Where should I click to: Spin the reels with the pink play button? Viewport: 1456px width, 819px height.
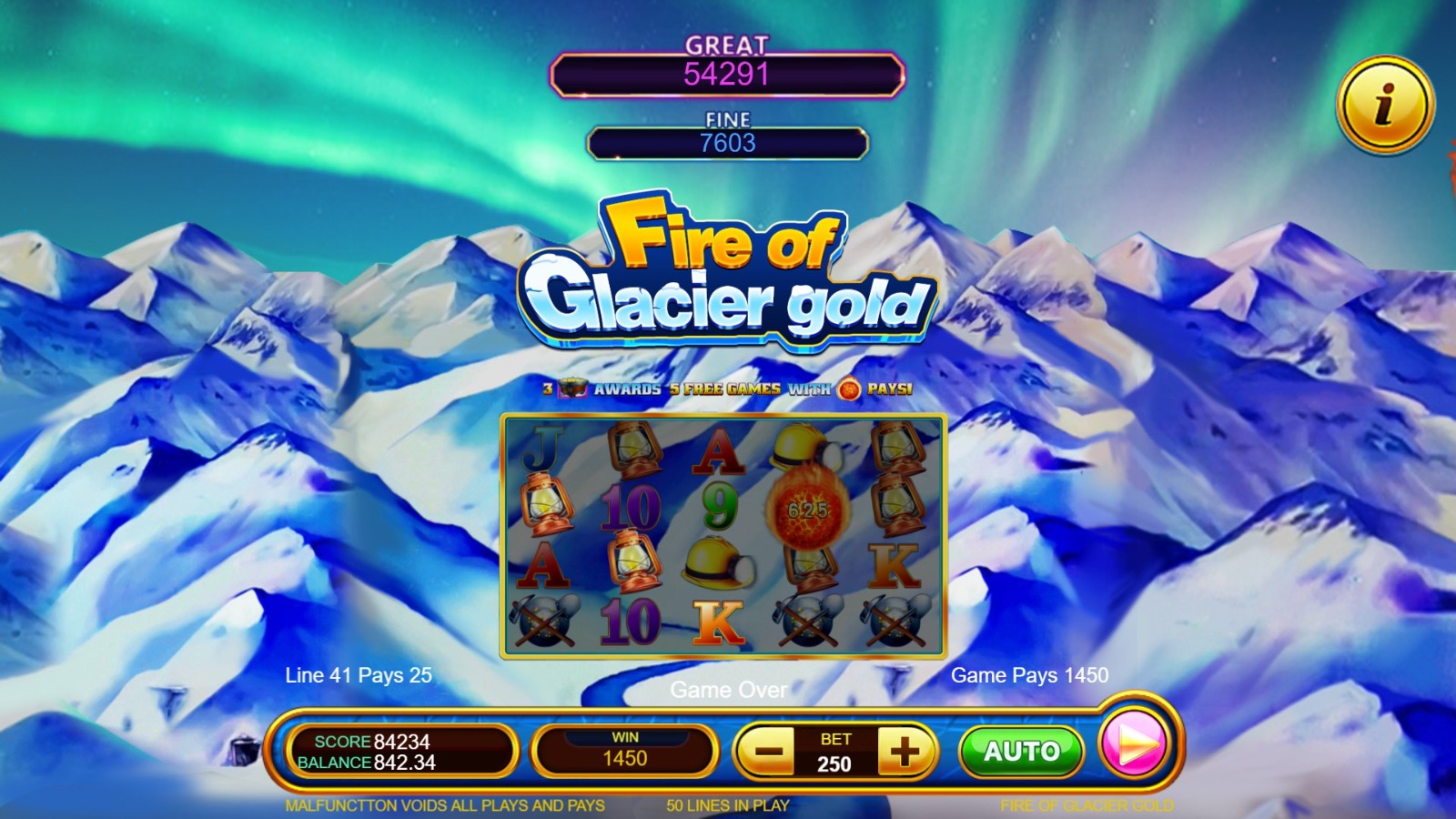click(1134, 744)
